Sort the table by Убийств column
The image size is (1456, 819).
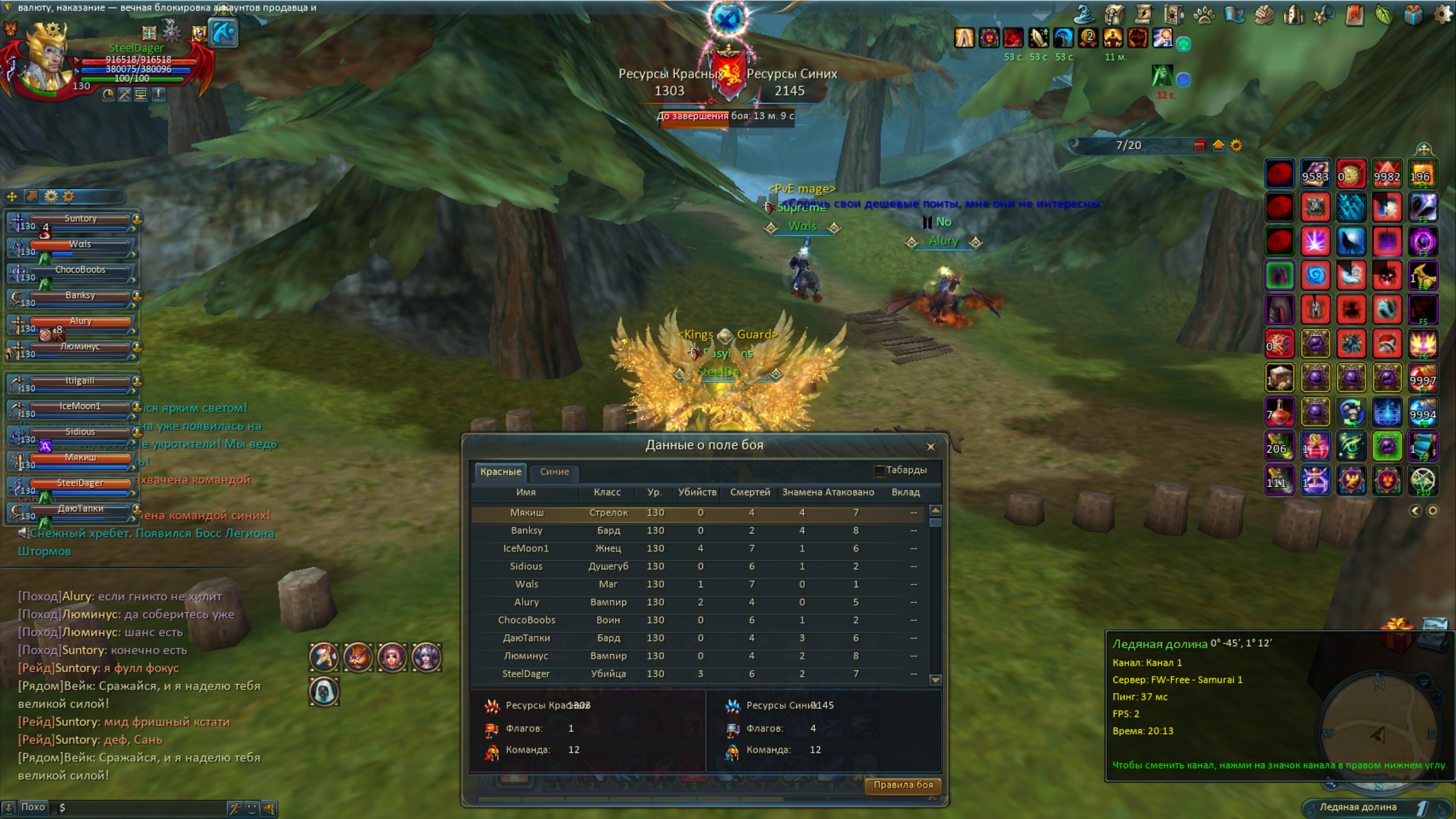[697, 492]
